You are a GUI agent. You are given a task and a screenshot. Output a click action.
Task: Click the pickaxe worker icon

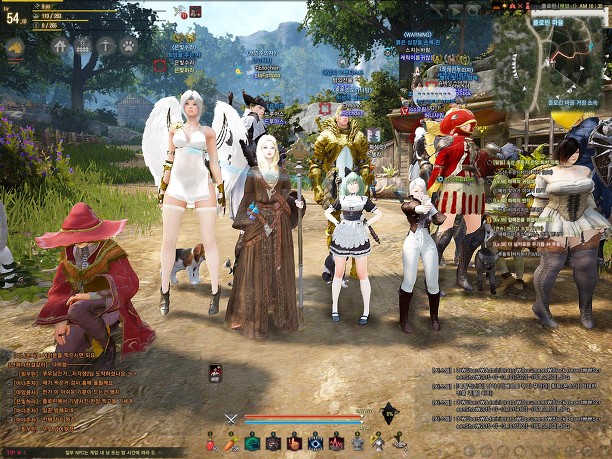[106, 46]
